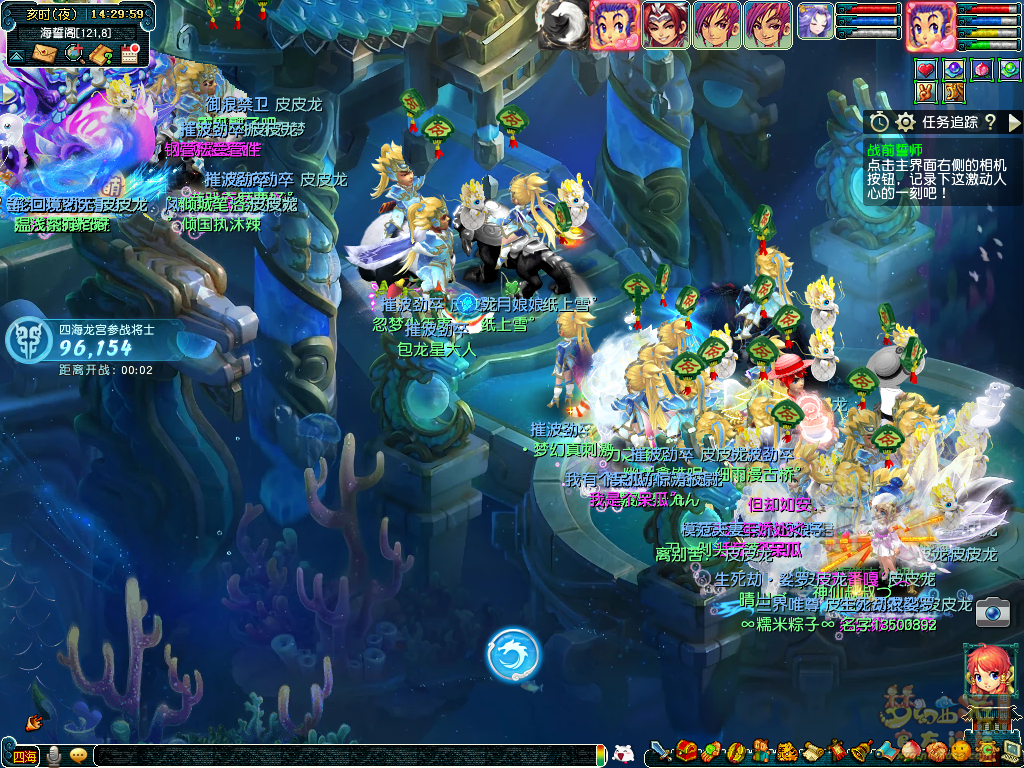
Task: Open the help book with question mark
Action: (100, 54)
